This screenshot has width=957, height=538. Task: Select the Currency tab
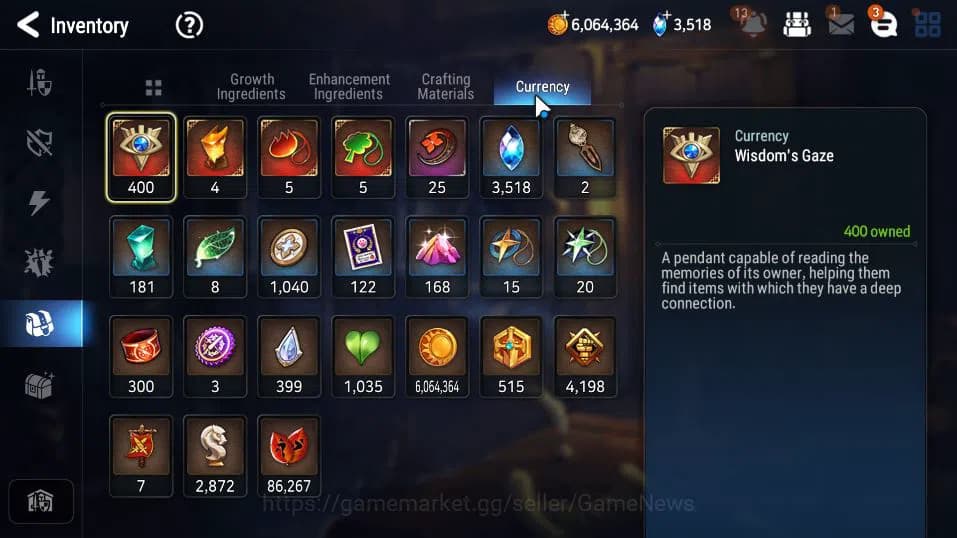[542, 87]
